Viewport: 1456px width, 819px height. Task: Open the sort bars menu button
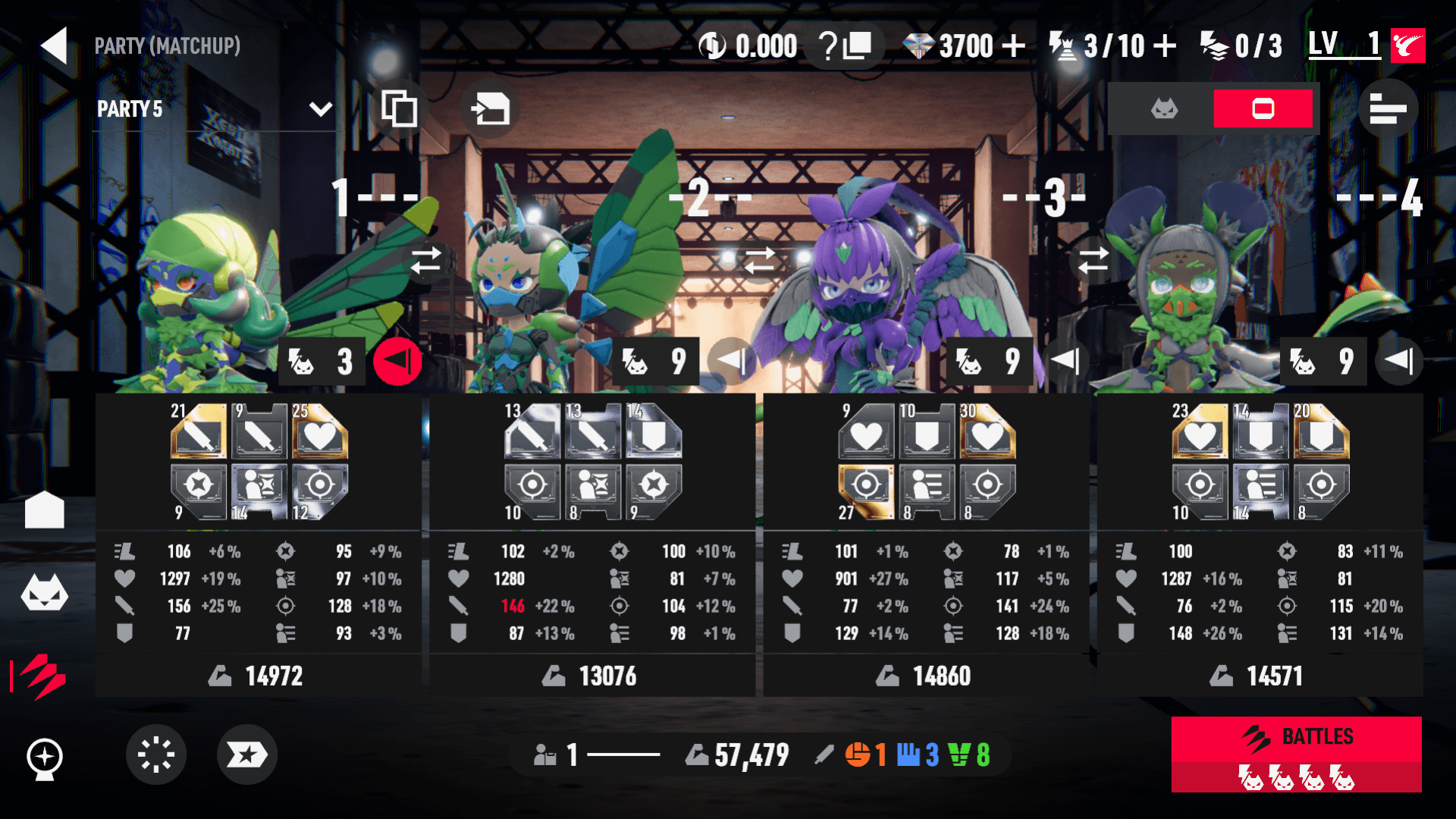click(x=1388, y=109)
